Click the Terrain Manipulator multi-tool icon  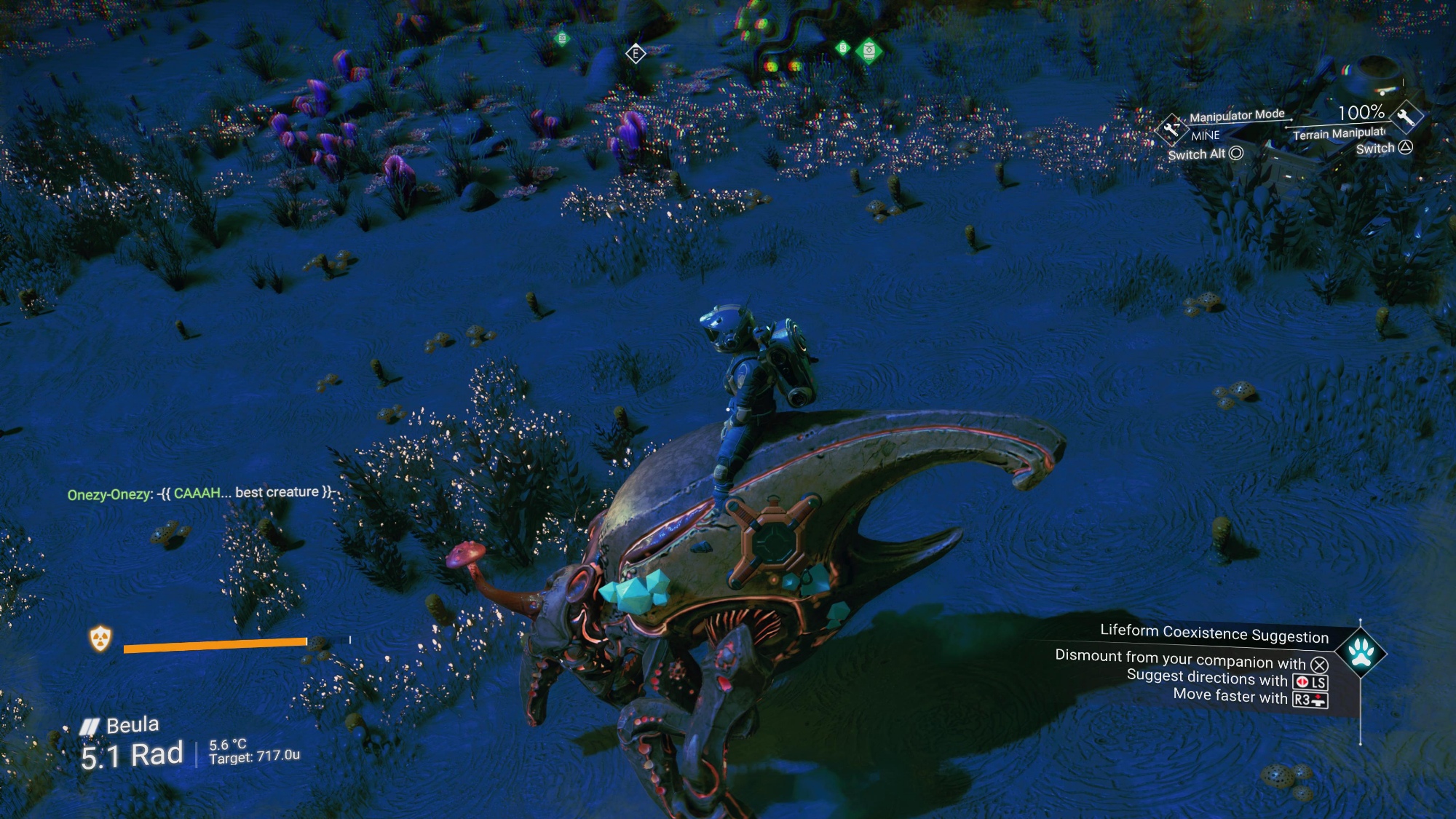click(1405, 116)
